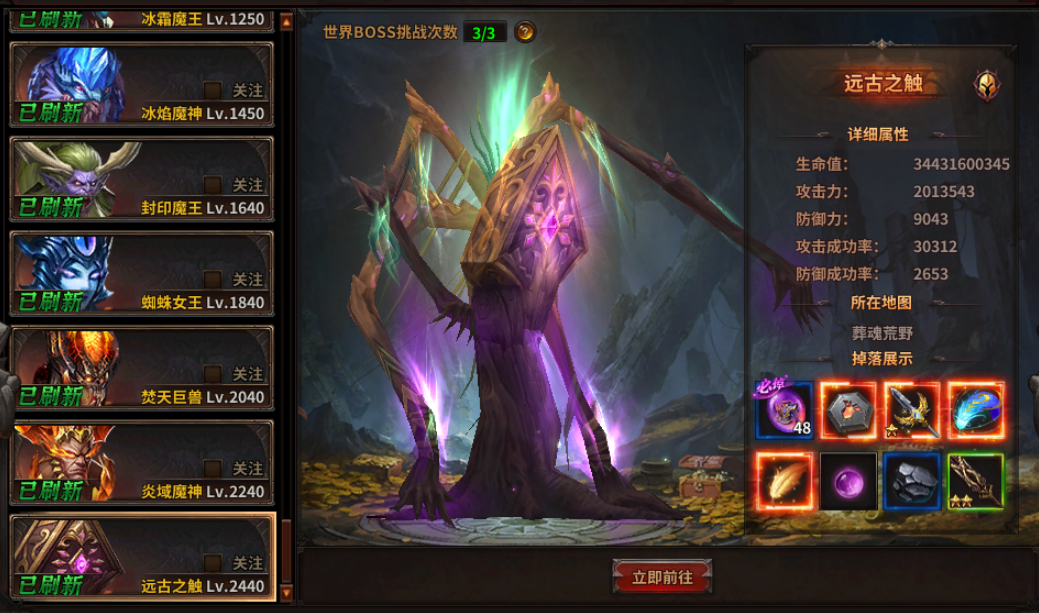Choose the 蜘蛛女王 Lv.1840 boss row
This screenshot has height=613, width=1039.
pos(140,277)
